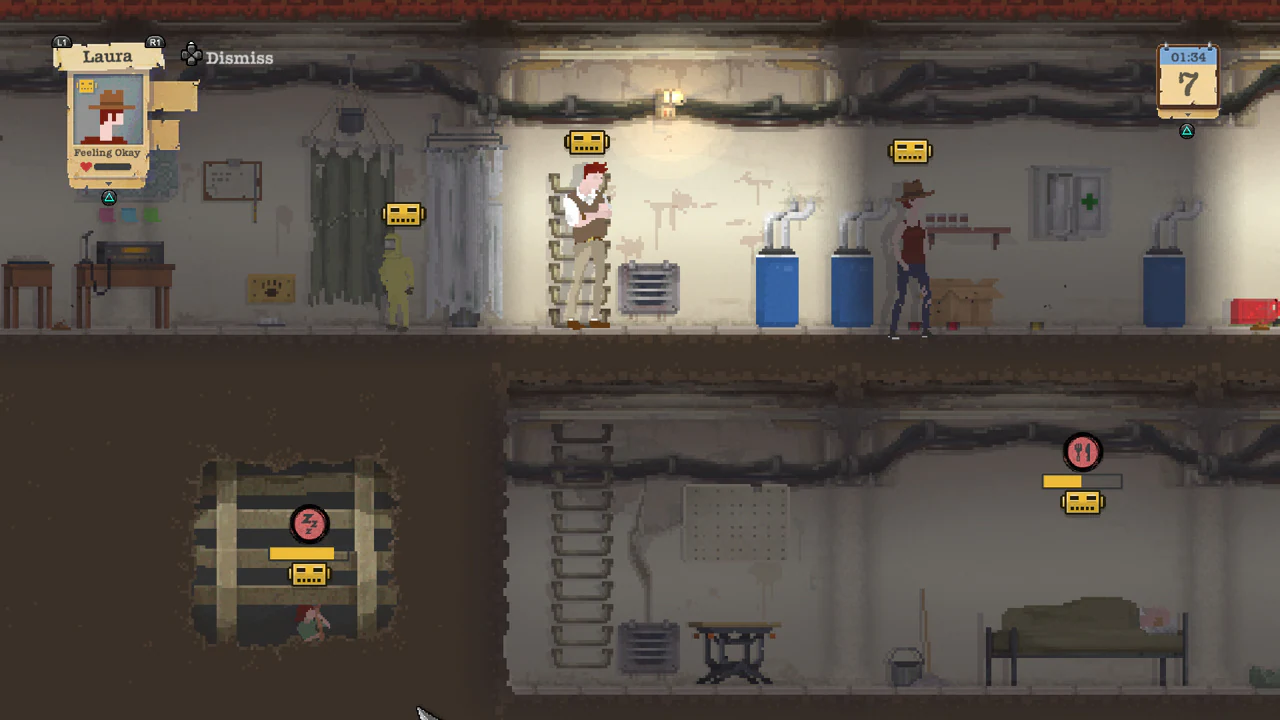This screenshot has height=720, width=1280.
Task: Expand the calendar using the triangle button beneath it
Action: (1187, 130)
